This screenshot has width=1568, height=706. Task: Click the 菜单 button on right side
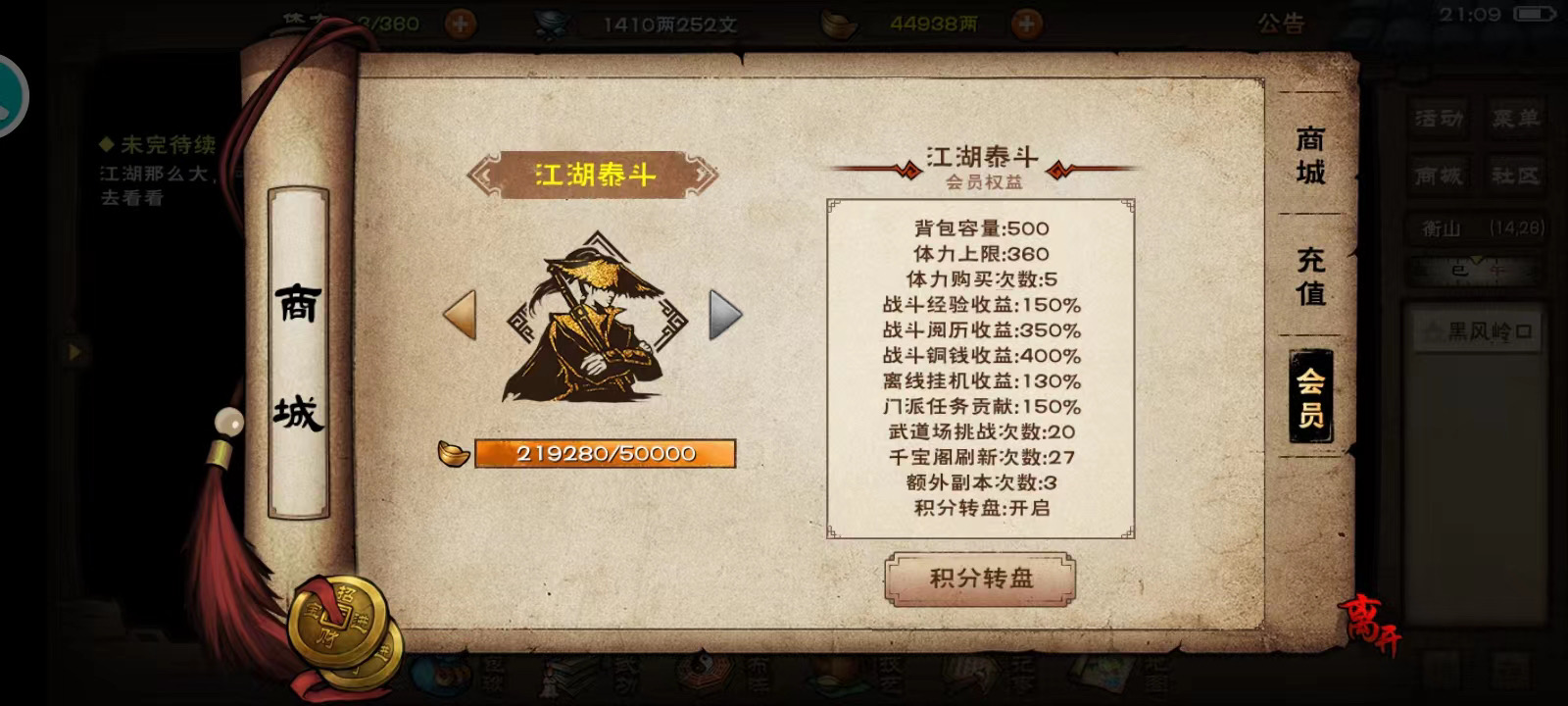1516,120
